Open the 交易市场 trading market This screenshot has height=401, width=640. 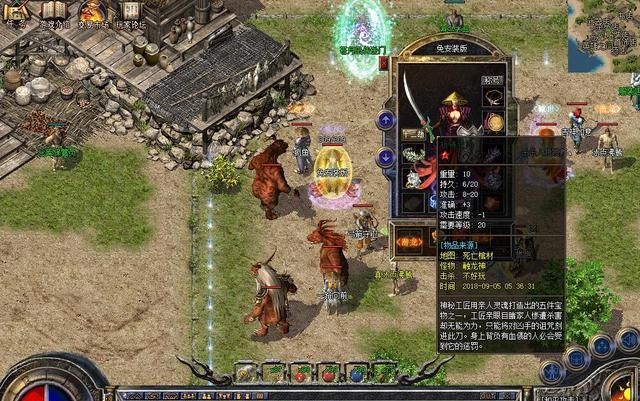click(x=92, y=13)
